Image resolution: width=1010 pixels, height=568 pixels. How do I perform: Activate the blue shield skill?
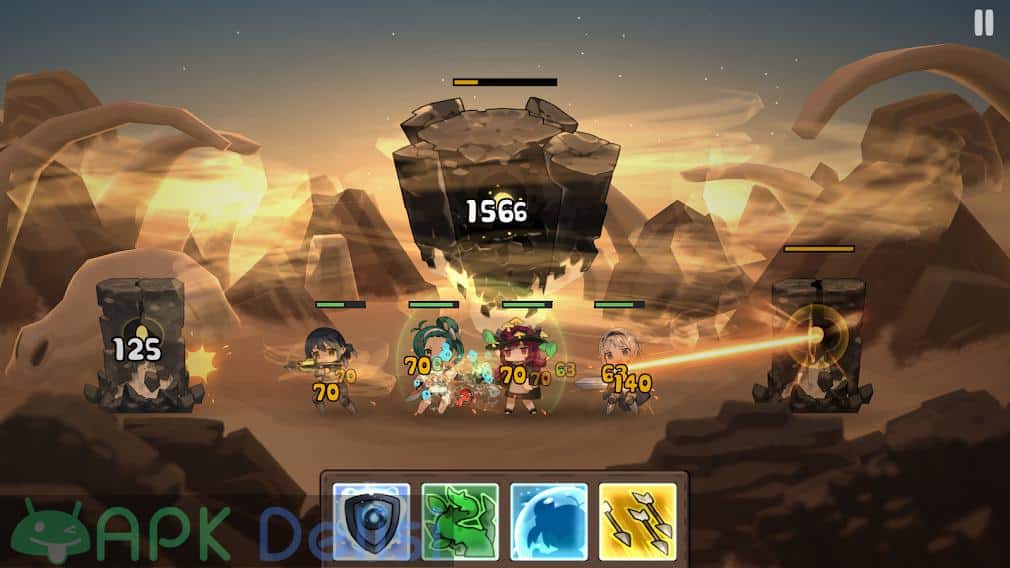pyautogui.click(x=371, y=521)
